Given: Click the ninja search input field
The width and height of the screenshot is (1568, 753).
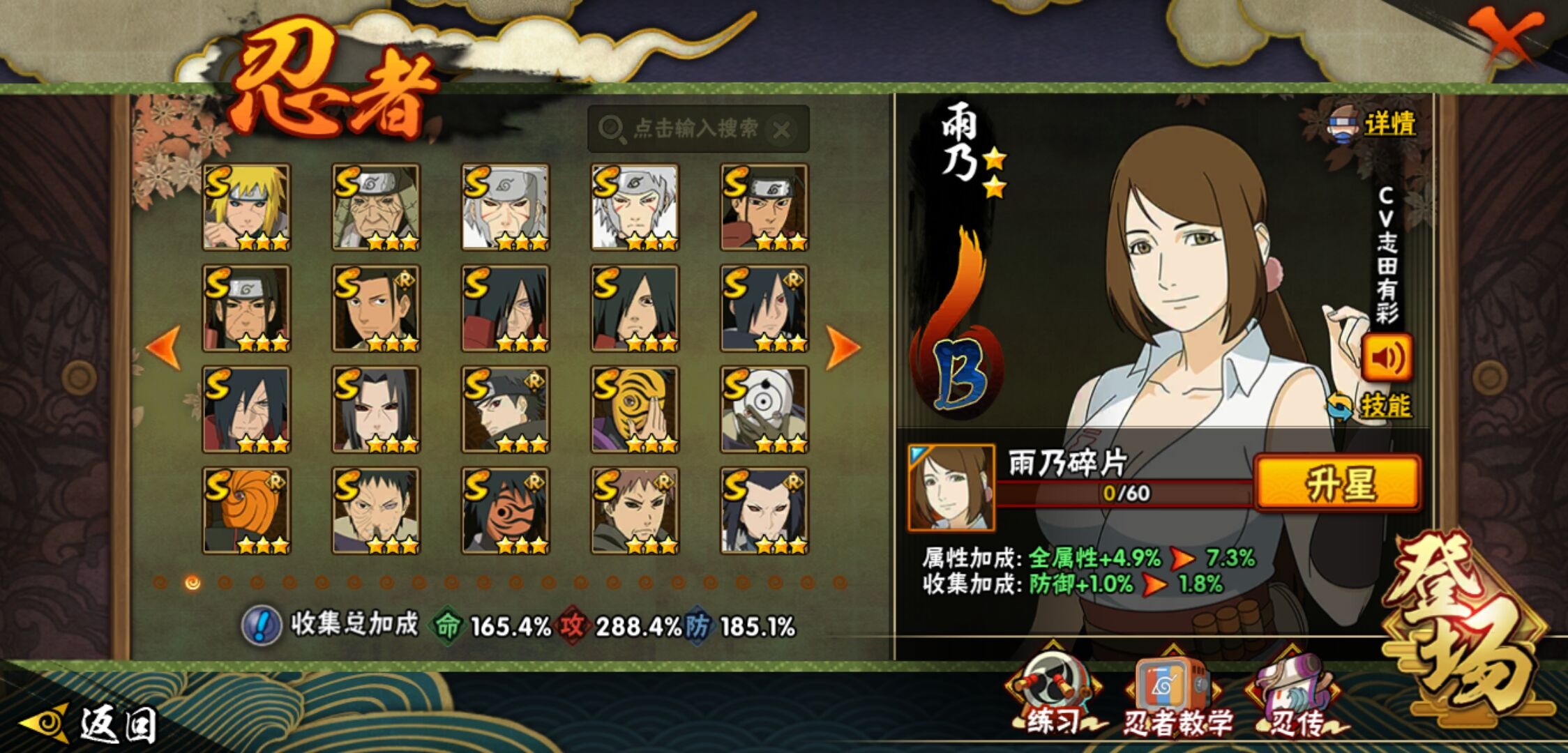Looking at the screenshot, I should tap(691, 129).
